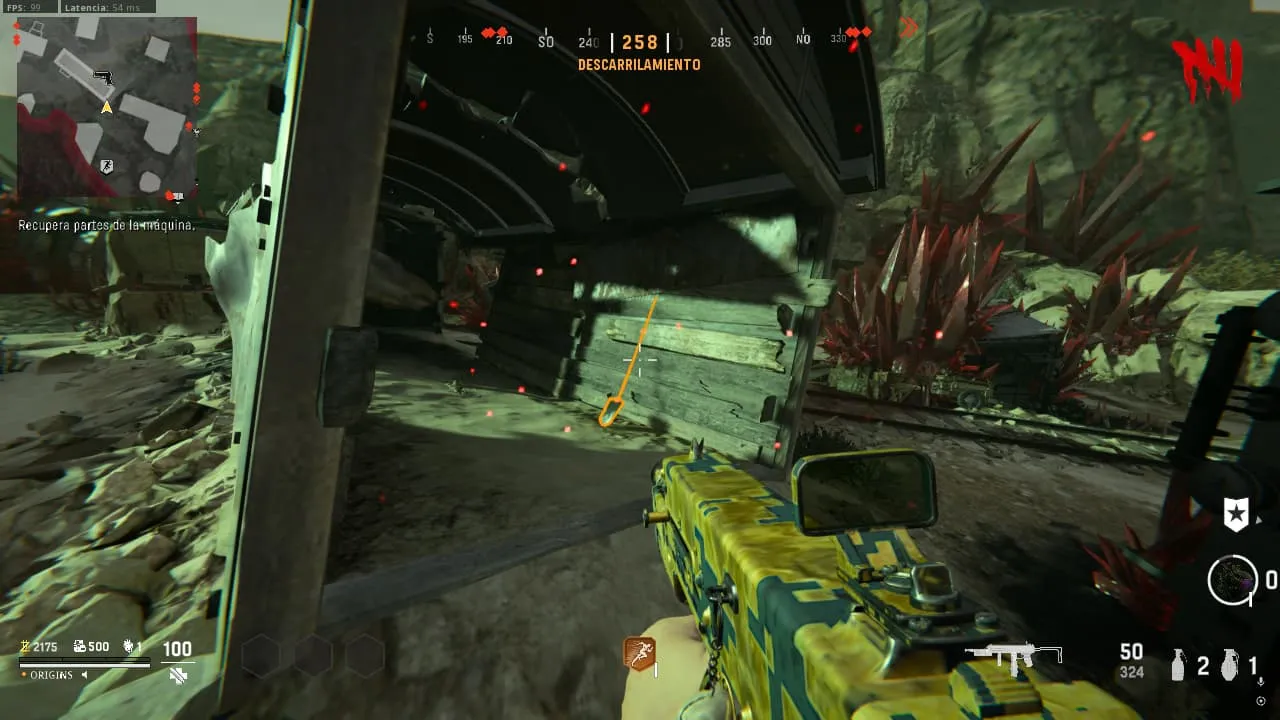Select the armor plate cross icon
Image resolution: width=1280 pixels, height=720 pixels.
pyautogui.click(x=178, y=675)
